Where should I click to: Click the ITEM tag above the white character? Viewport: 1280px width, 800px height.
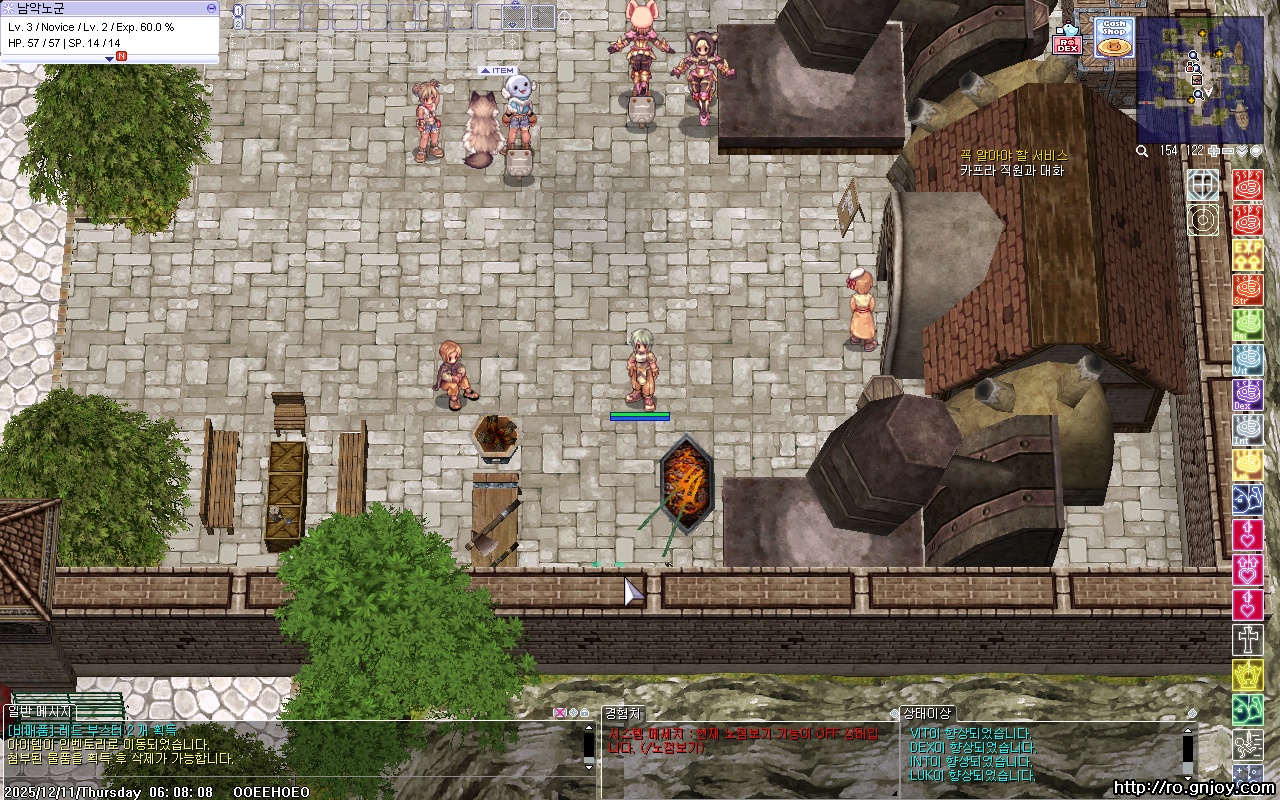coord(497,71)
